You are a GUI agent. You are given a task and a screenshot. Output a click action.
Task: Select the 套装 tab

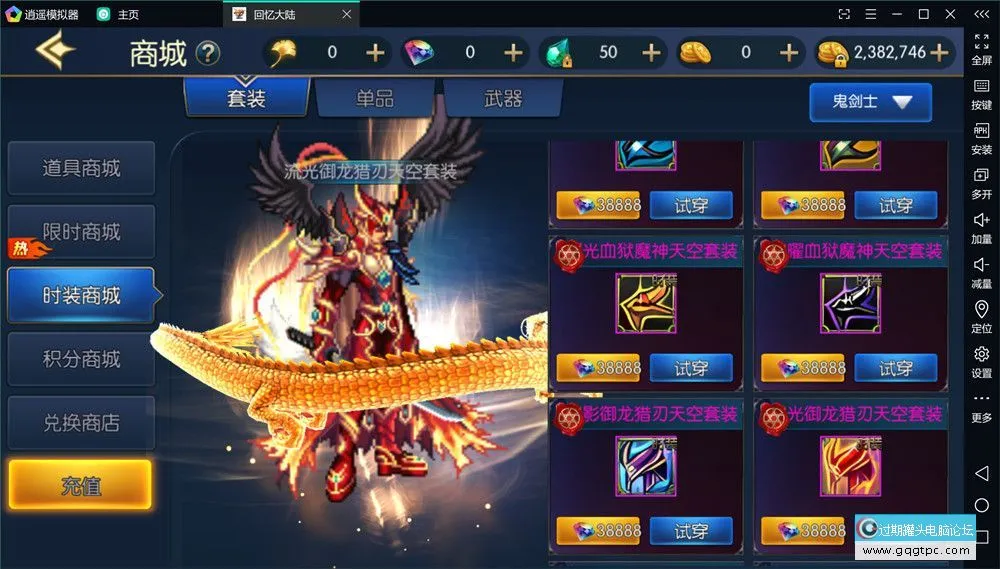(246, 99)
